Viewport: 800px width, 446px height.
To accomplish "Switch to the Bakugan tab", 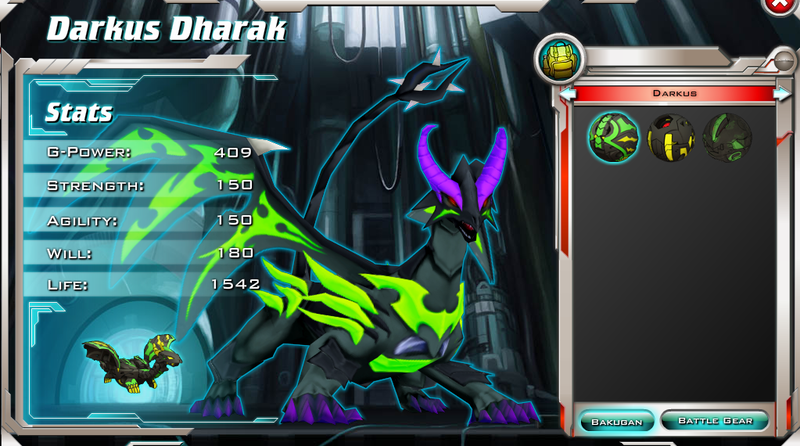I will (x=617, y=420).
